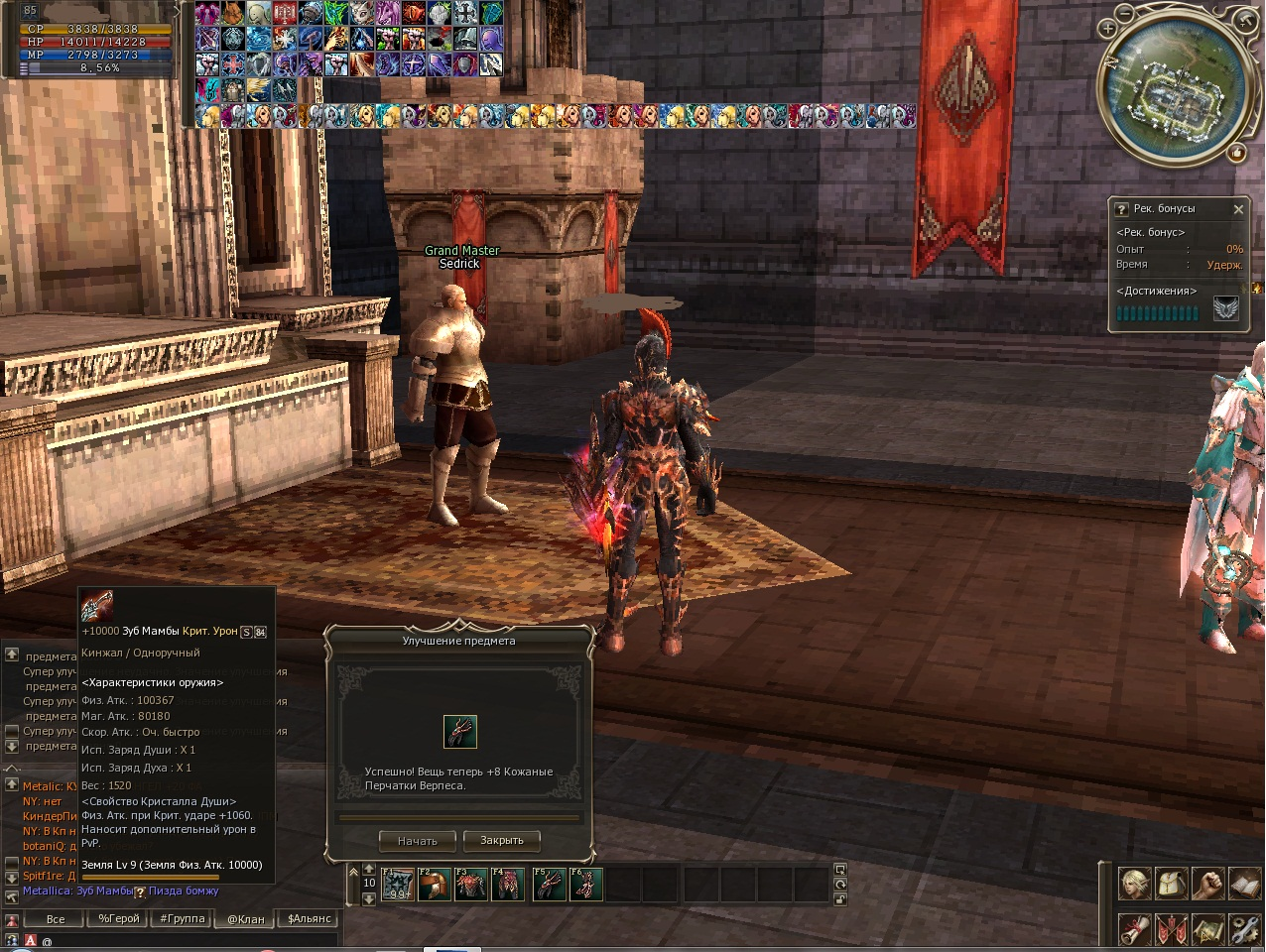The height and width of the screenshot is (952, 1266).
Task: Switch to the @Клан chat tab
Action: [246, 919]
